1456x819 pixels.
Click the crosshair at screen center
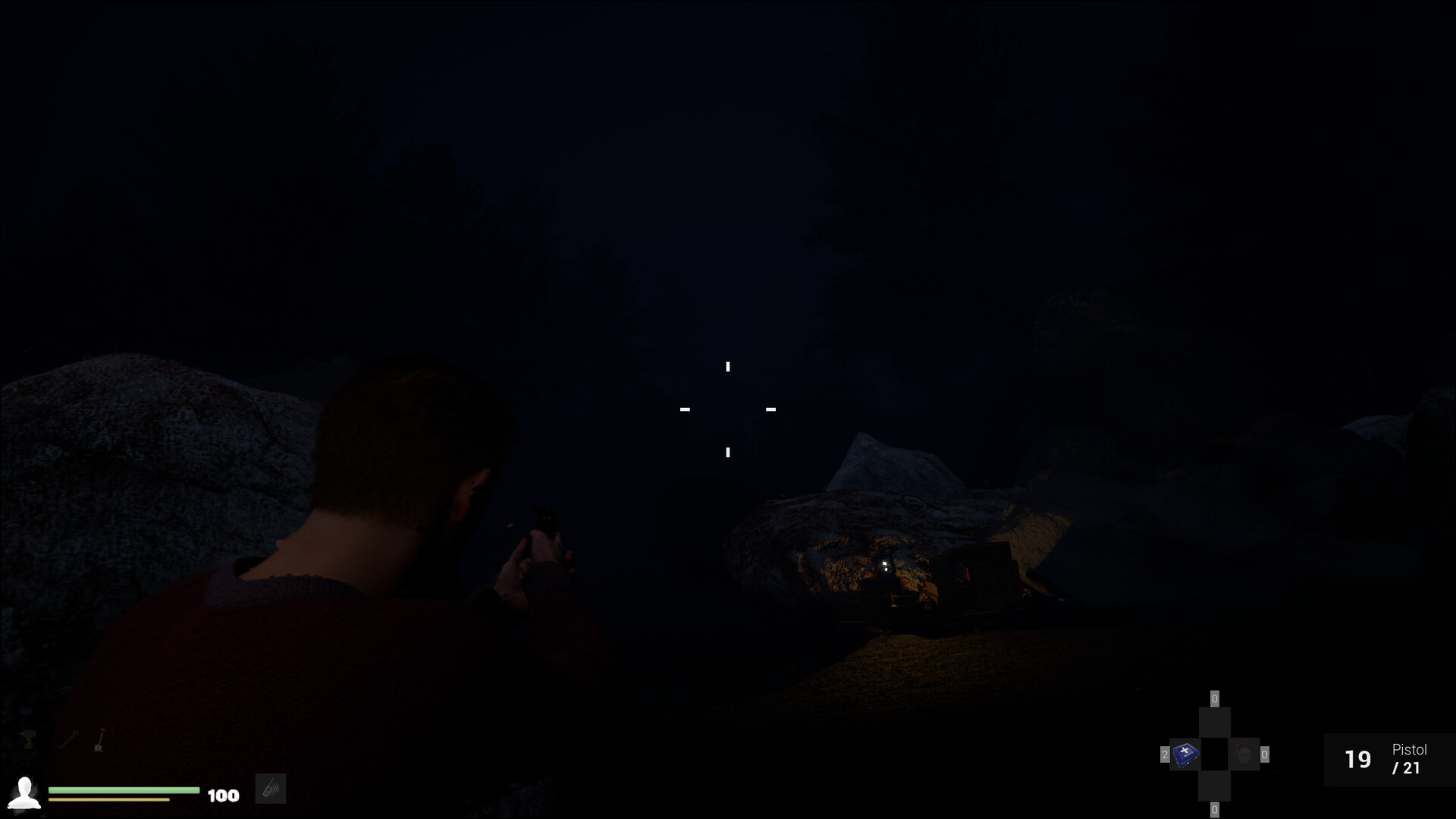[728, 409]
